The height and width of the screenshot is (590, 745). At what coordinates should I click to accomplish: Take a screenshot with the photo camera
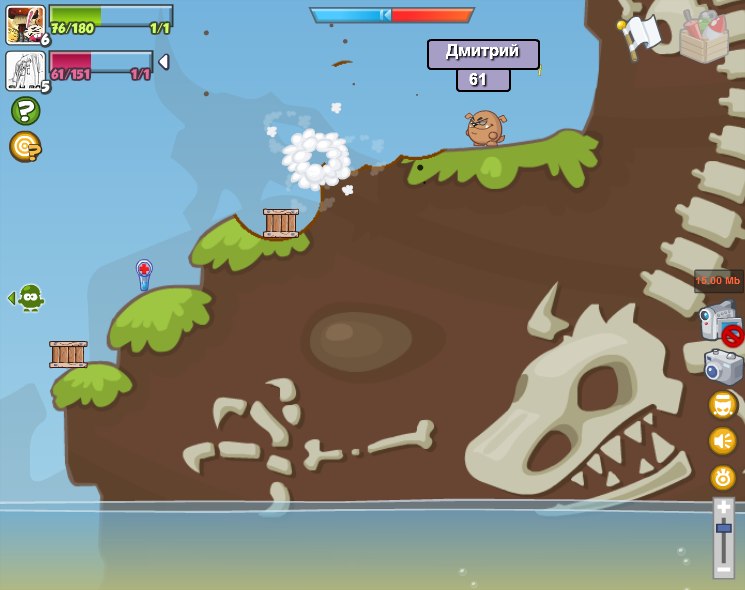pos(723,367)
